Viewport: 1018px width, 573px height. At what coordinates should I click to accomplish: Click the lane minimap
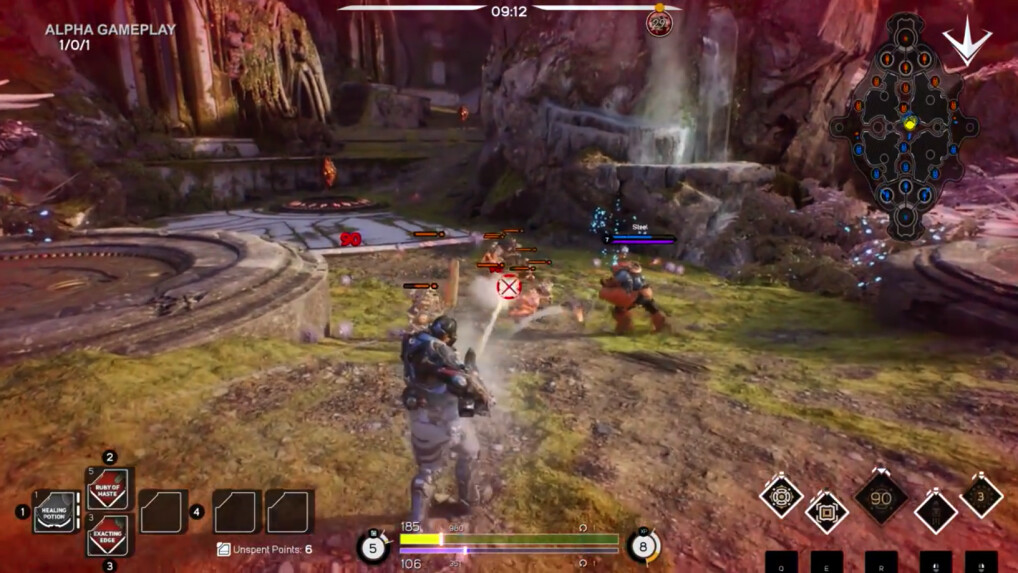(904, 125)
